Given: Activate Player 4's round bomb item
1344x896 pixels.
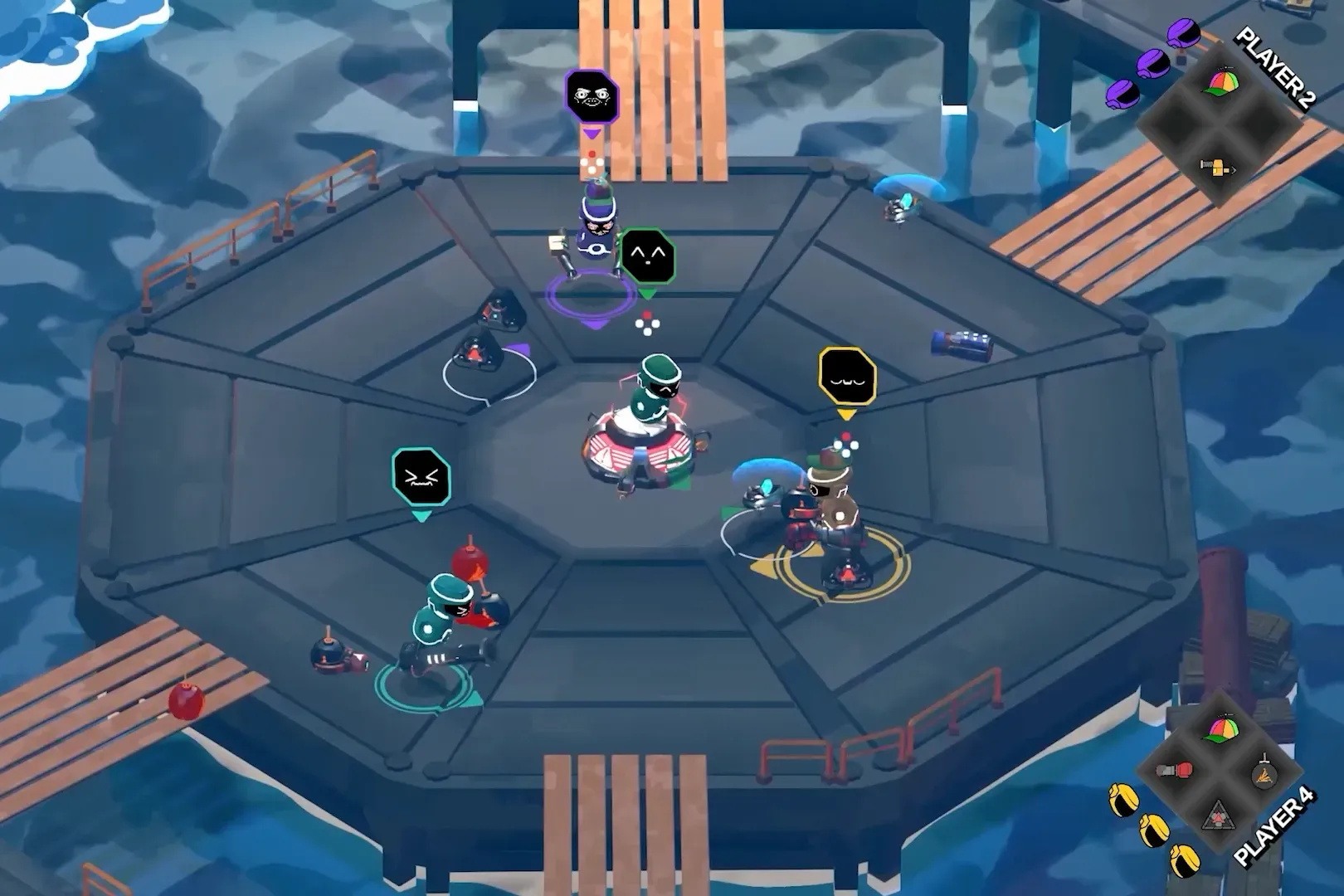Looking at the screenshot, I should click(x=1264, y=776).
